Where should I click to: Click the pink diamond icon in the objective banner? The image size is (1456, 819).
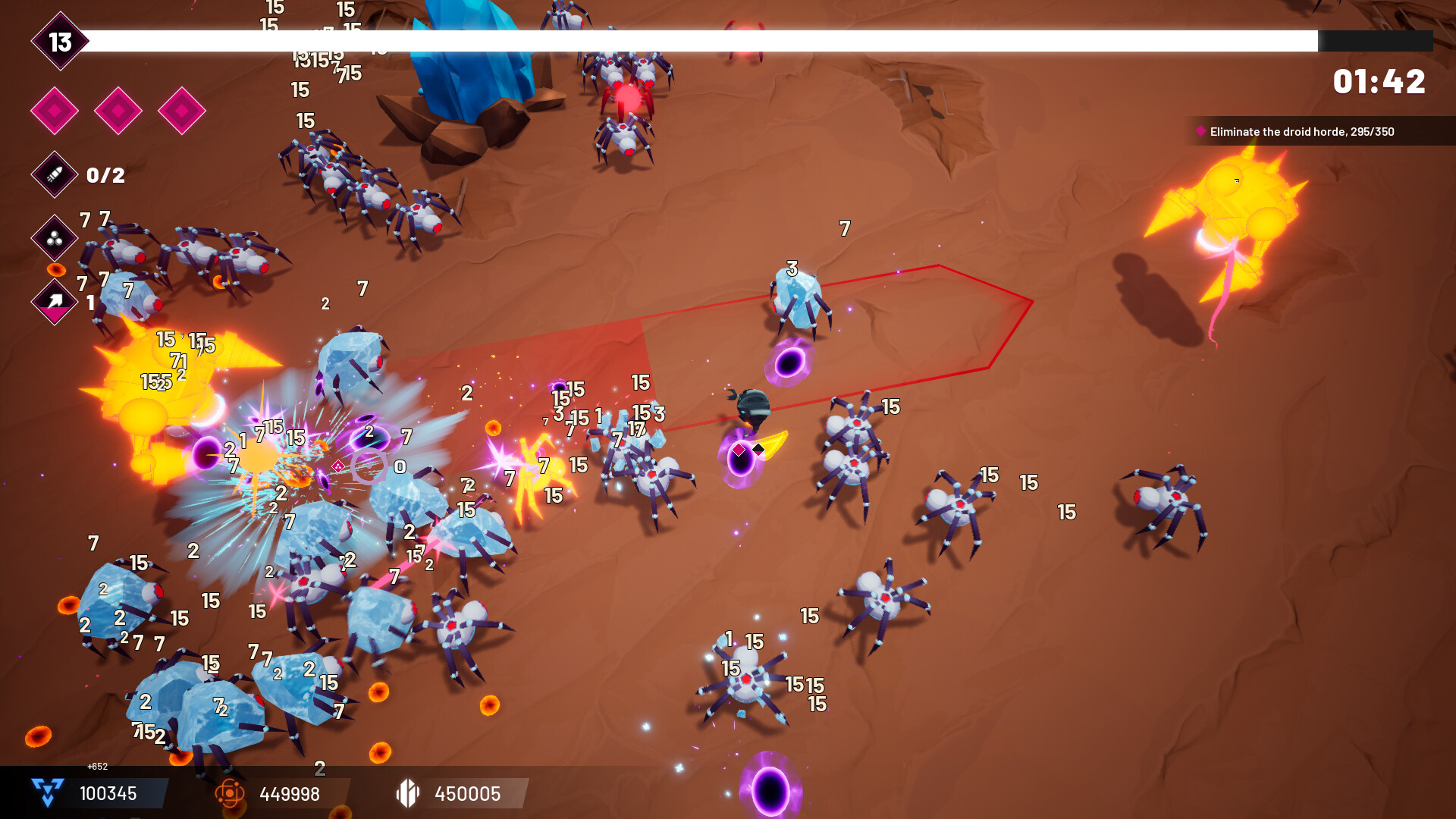point(1200,131)
